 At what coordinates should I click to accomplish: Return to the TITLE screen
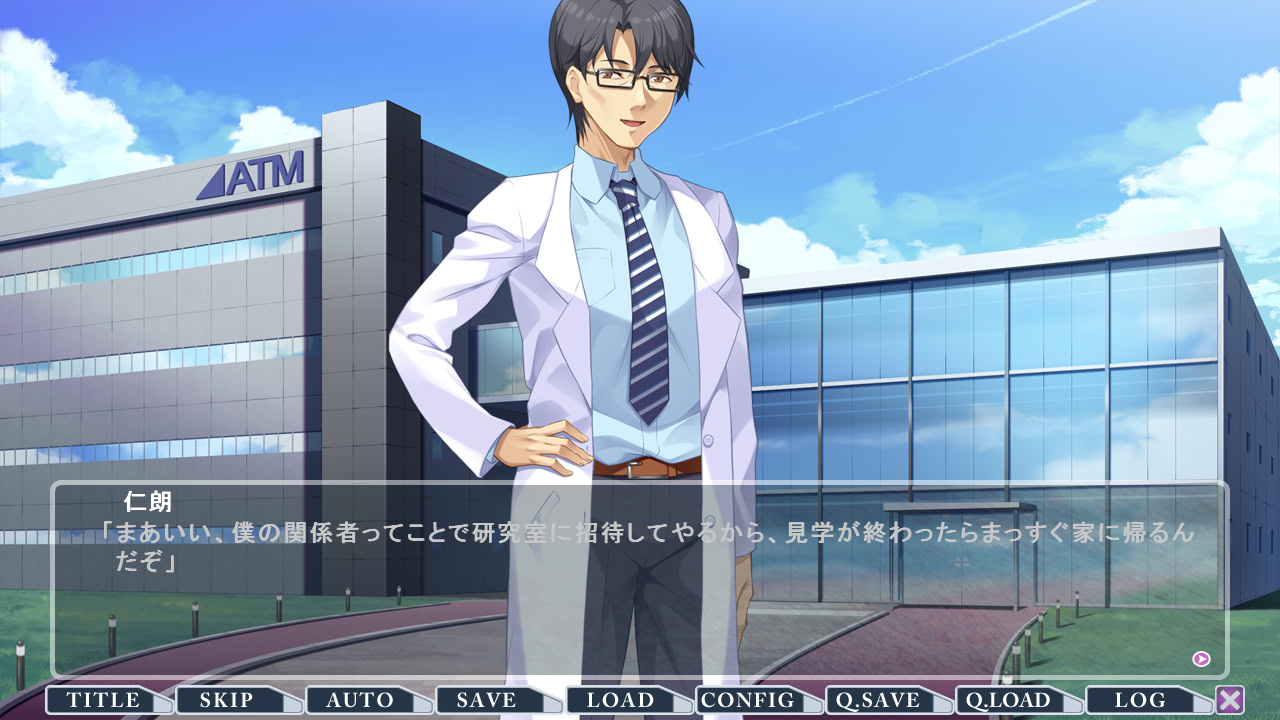tap(104, 700)
